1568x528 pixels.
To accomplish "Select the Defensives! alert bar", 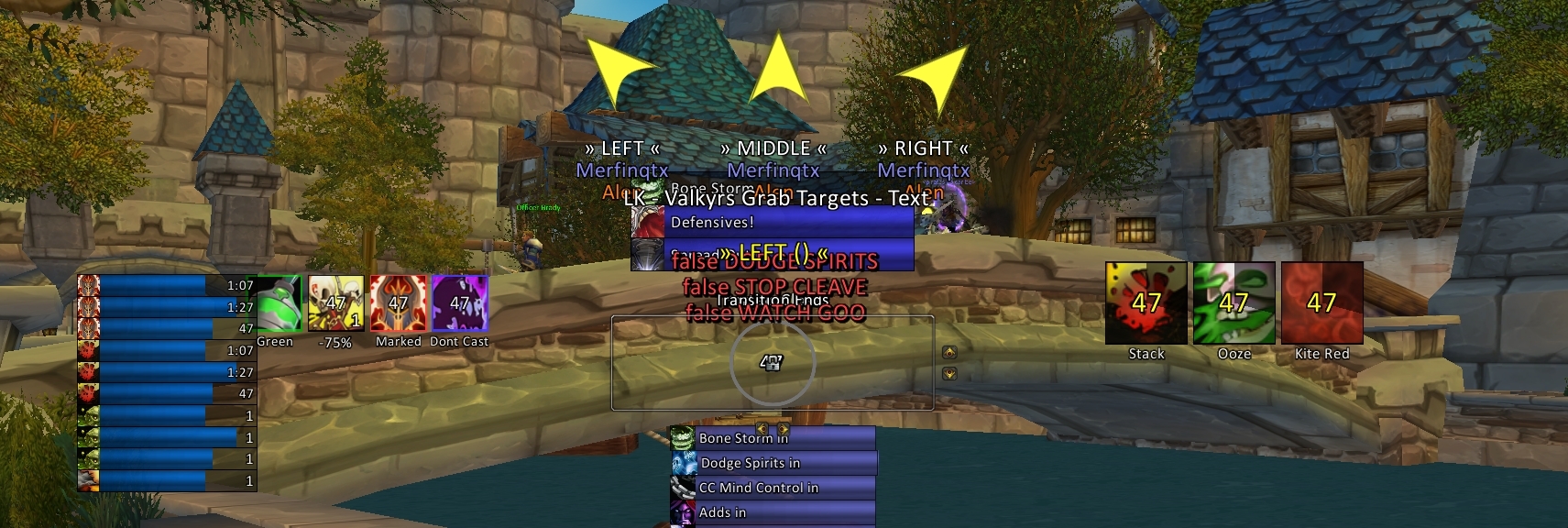I will pyautogui.click(x=790, y=223).
